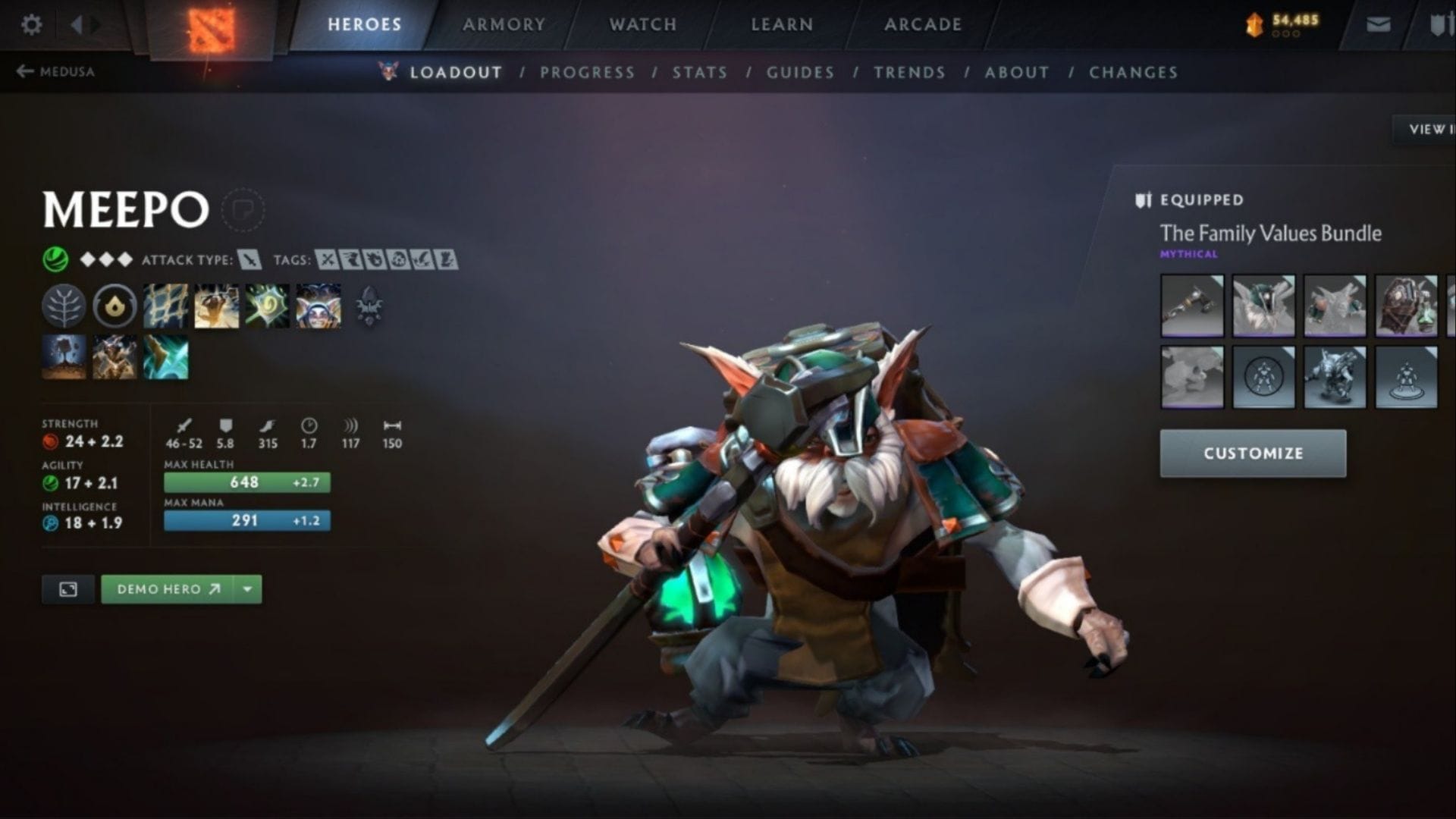Click the Customize button
This screenshot has width=1456, height=819.
click(1253, 453)
